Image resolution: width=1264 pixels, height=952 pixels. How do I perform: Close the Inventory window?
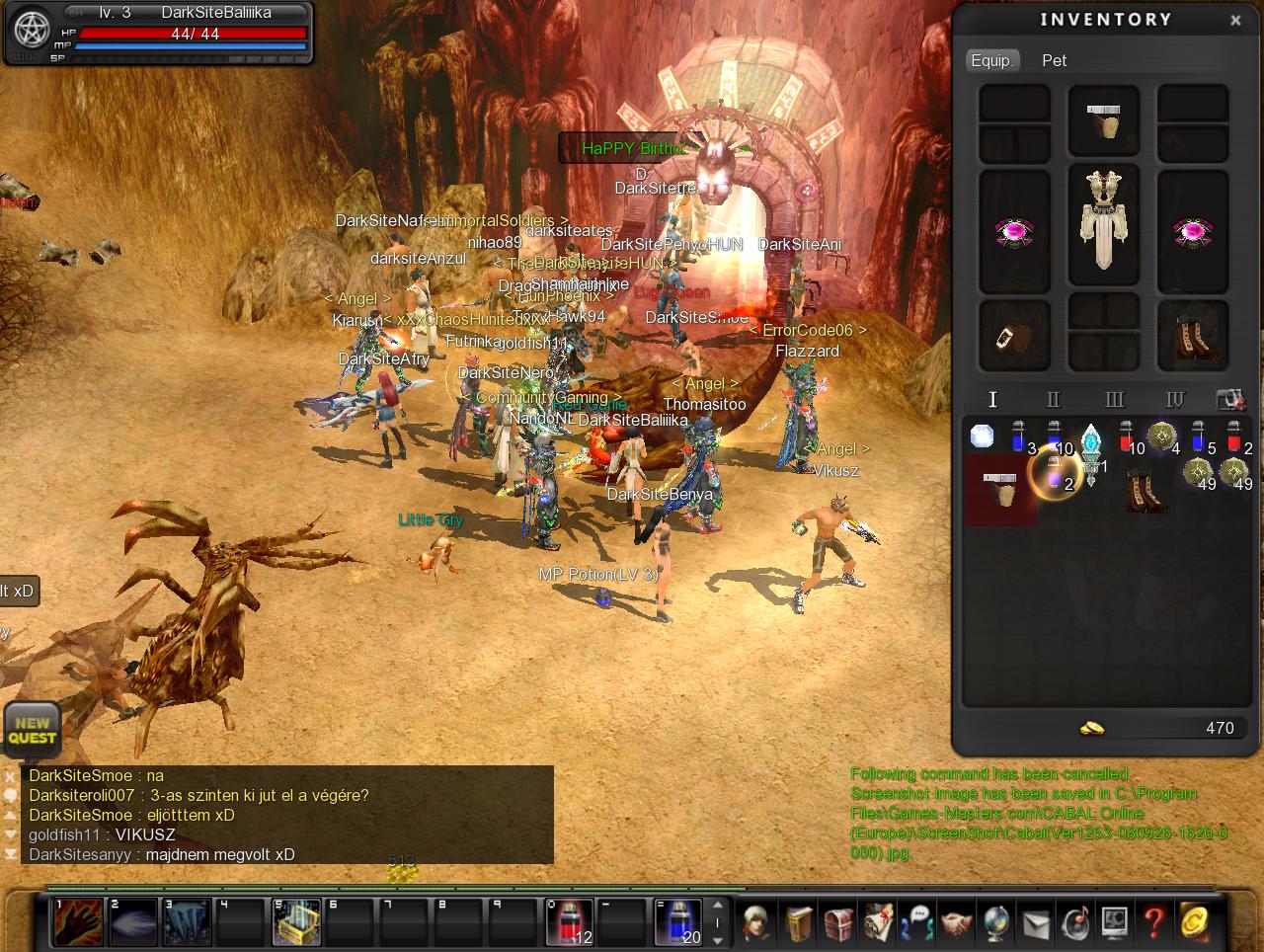tap(1235, 20)
